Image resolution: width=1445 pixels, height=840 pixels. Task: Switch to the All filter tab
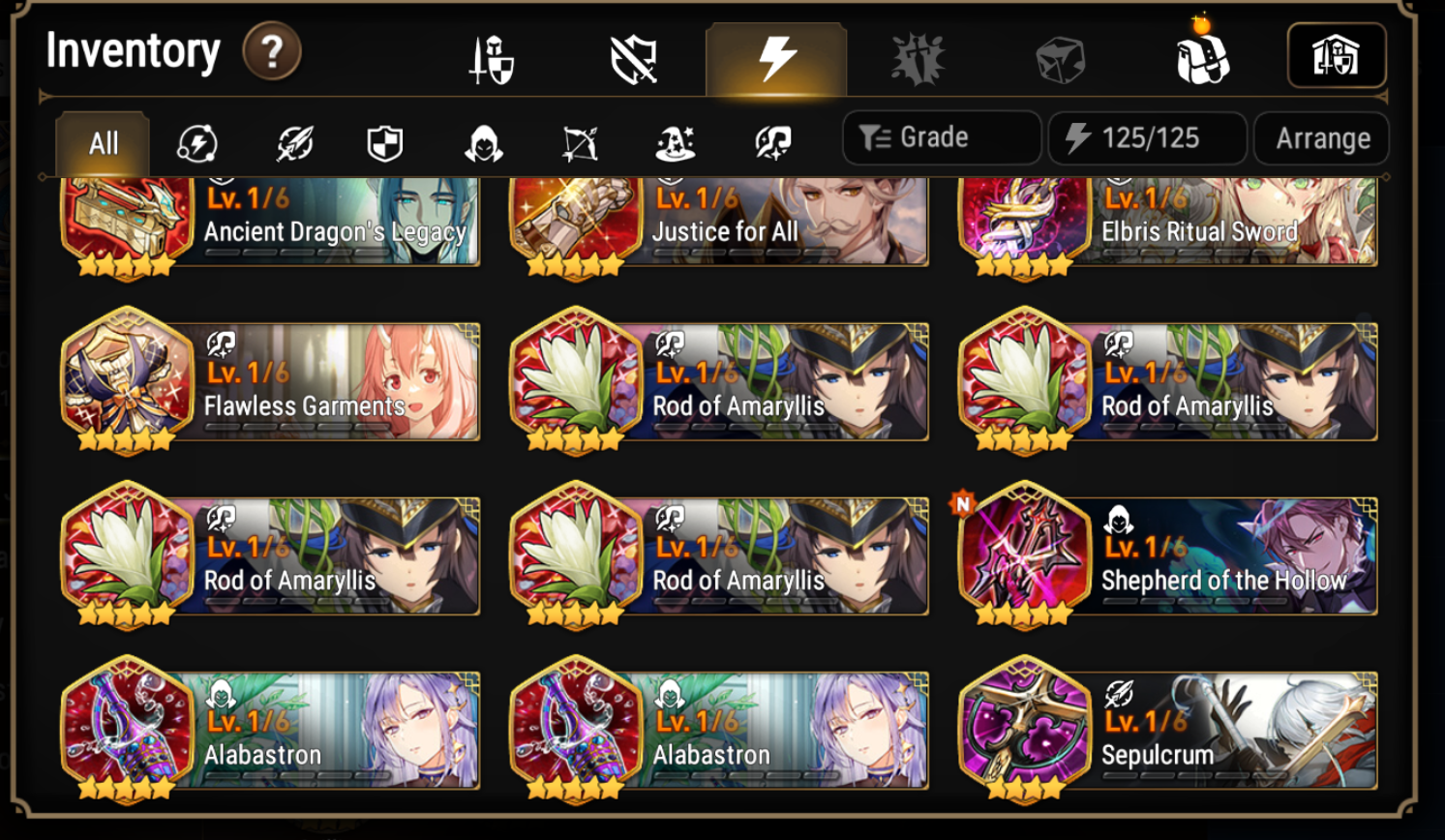[x=102, y=143]
